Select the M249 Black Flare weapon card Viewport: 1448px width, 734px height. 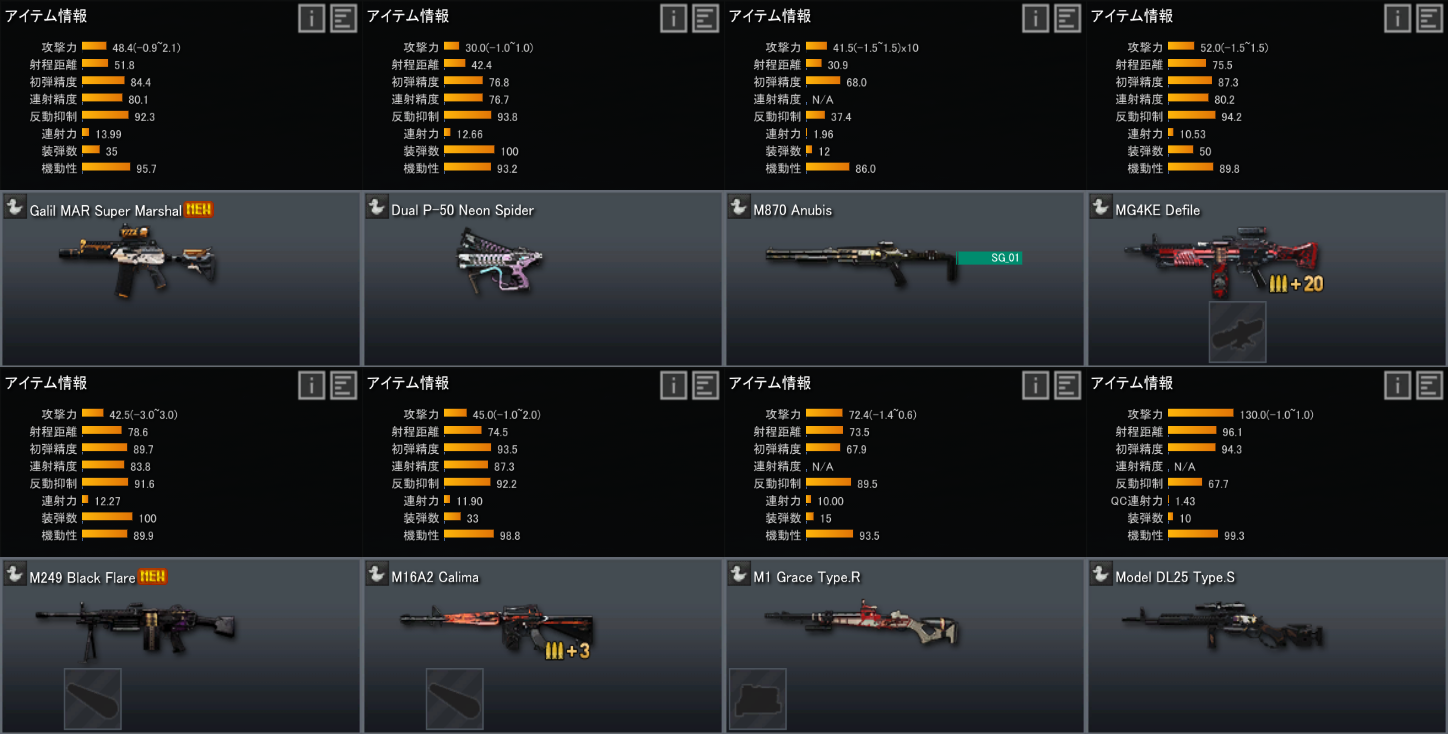coord(180,630)
